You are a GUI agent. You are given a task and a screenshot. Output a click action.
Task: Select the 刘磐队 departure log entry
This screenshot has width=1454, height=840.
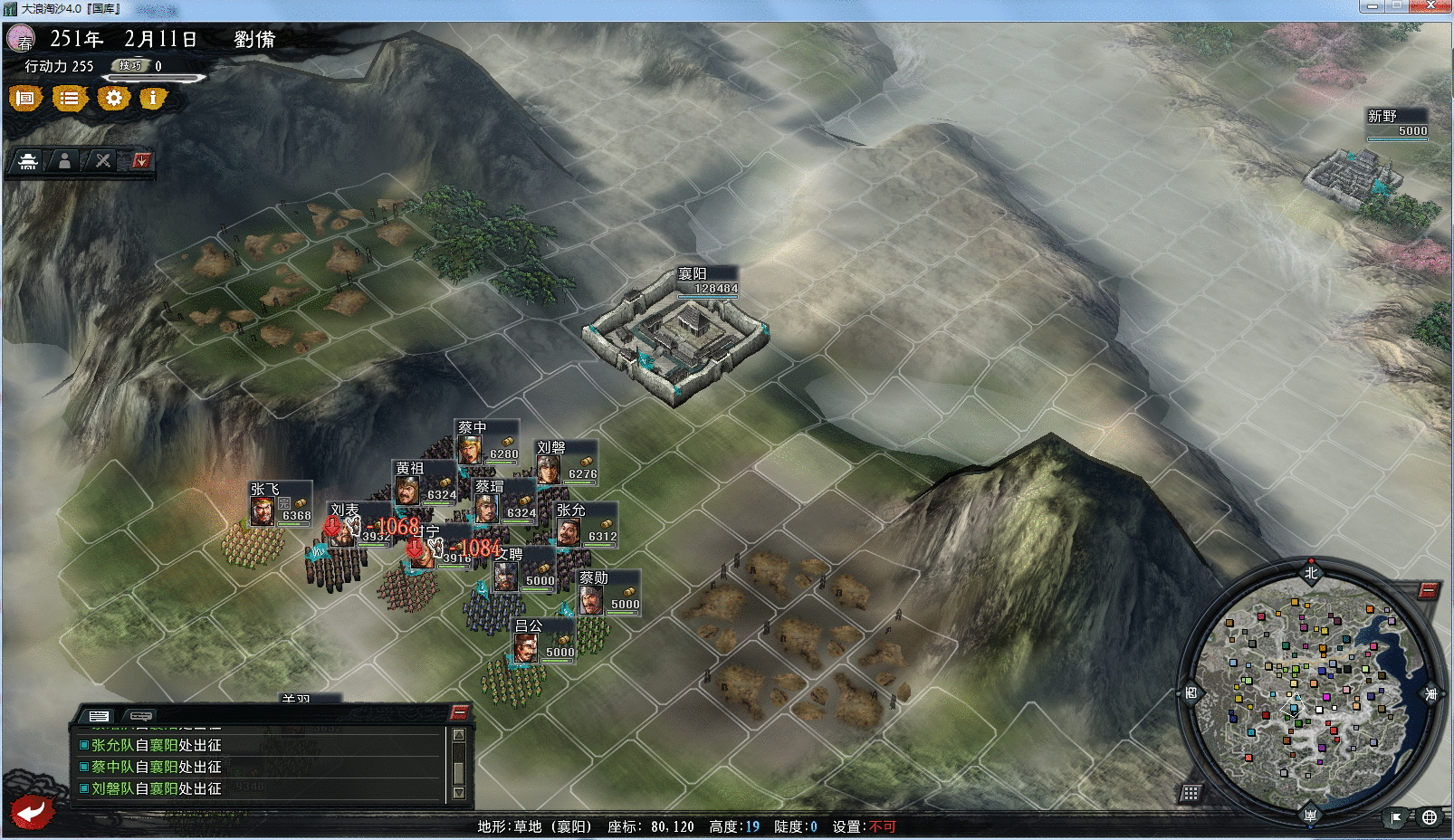156,788
